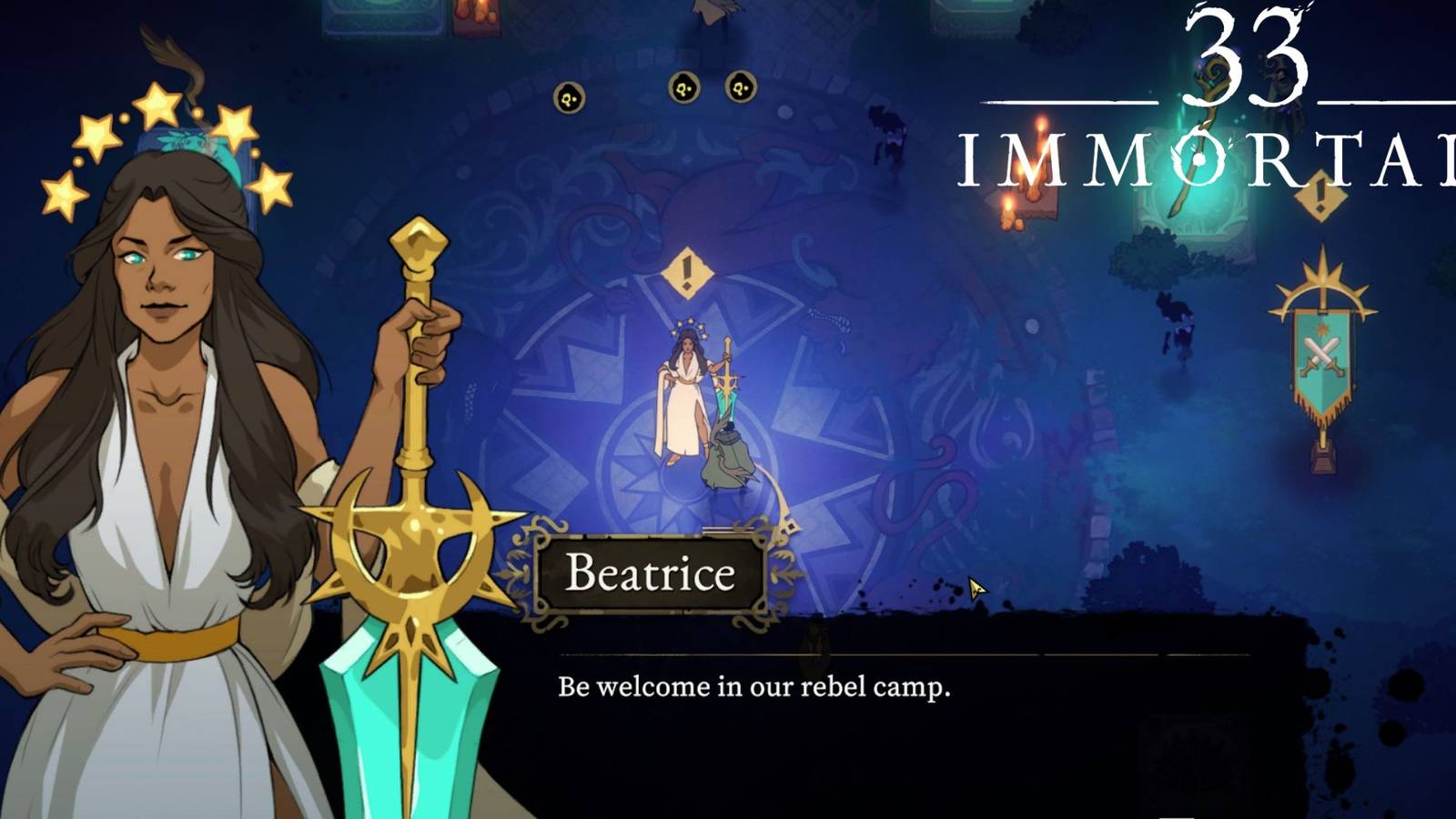Click the leftmost skull marker above the arena
The height and width of the screenshot is (819, 1456).
[x=569, y=96]
